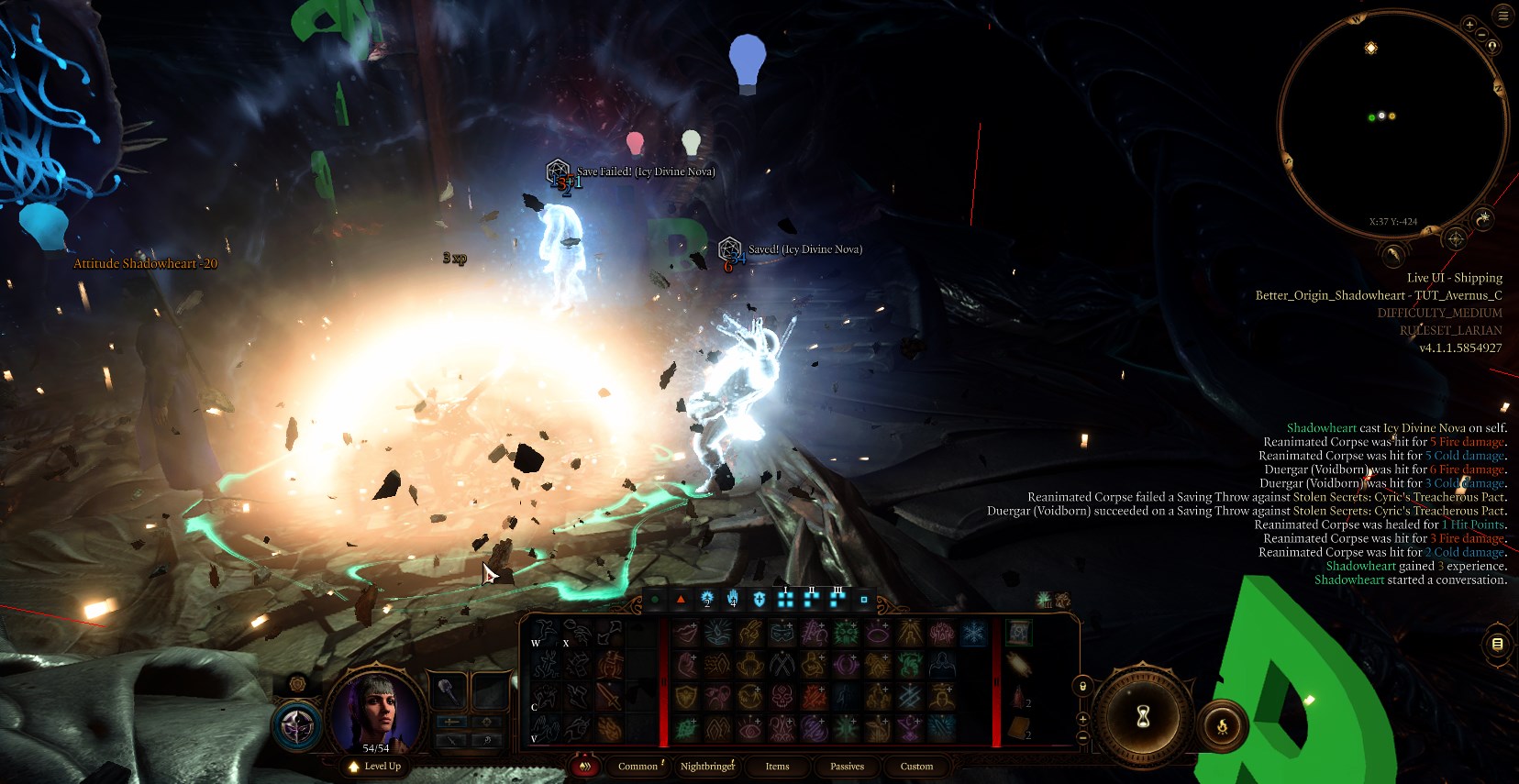Screen dimensions: 1519x784
Task: Zoom in the minimap with plus button
Action: coord(1469,25)
